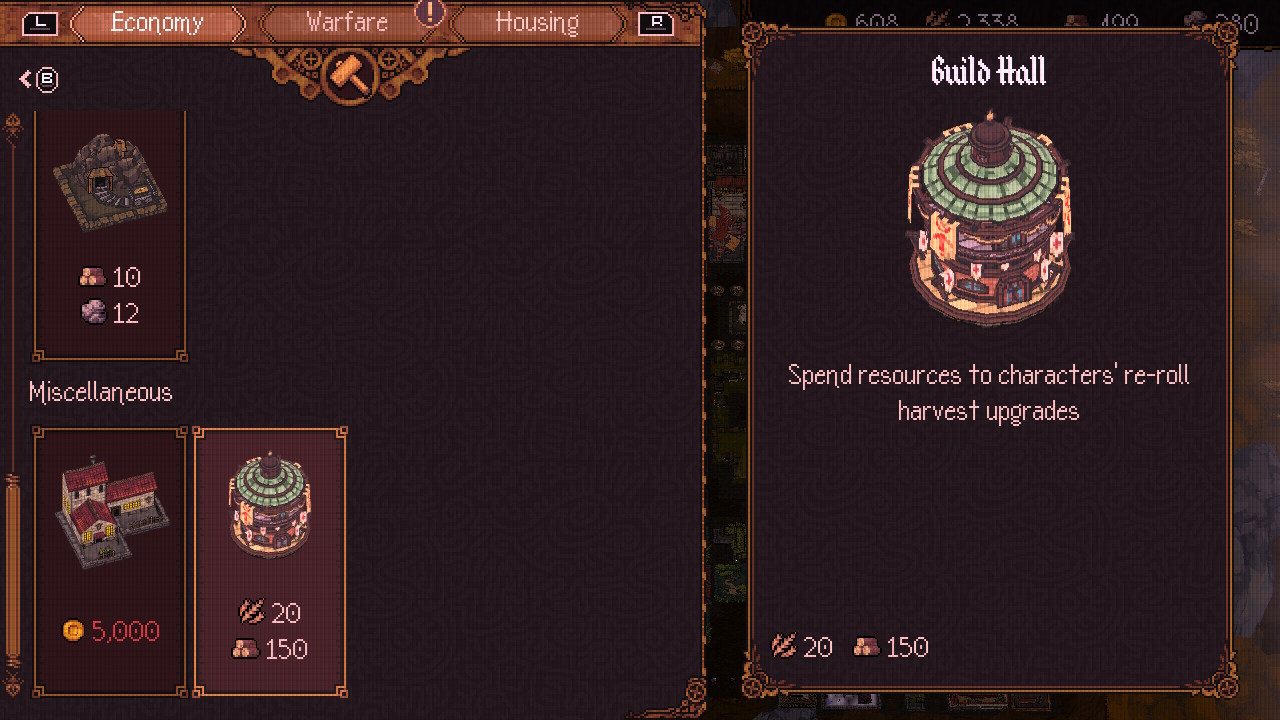Image resolution: width=1280 pixels, height=720 pixels.
Task: Select the mine building card
Action: [110, 234]
